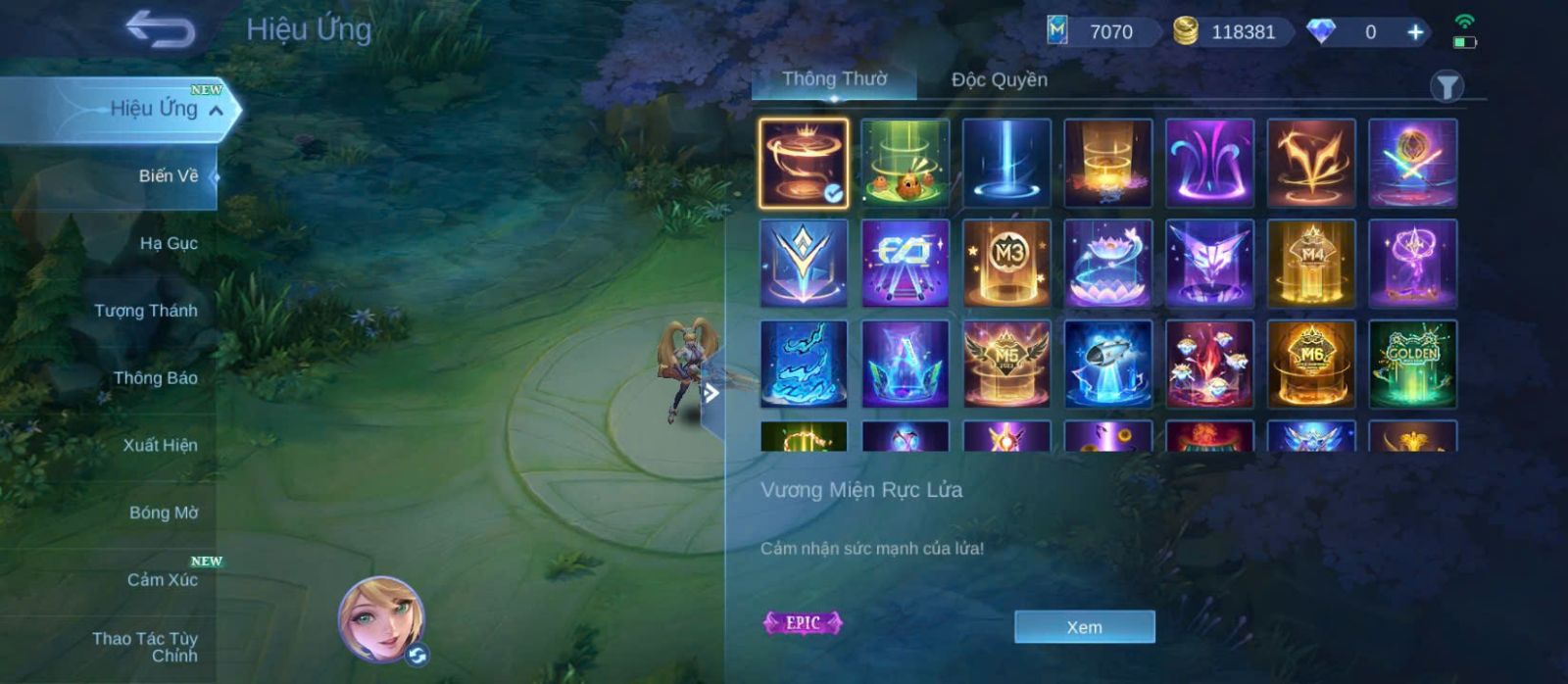This screenshot has height=684, width=1568.
Task: Preview the effect with the Xem button
Action: pos(1084,627)
